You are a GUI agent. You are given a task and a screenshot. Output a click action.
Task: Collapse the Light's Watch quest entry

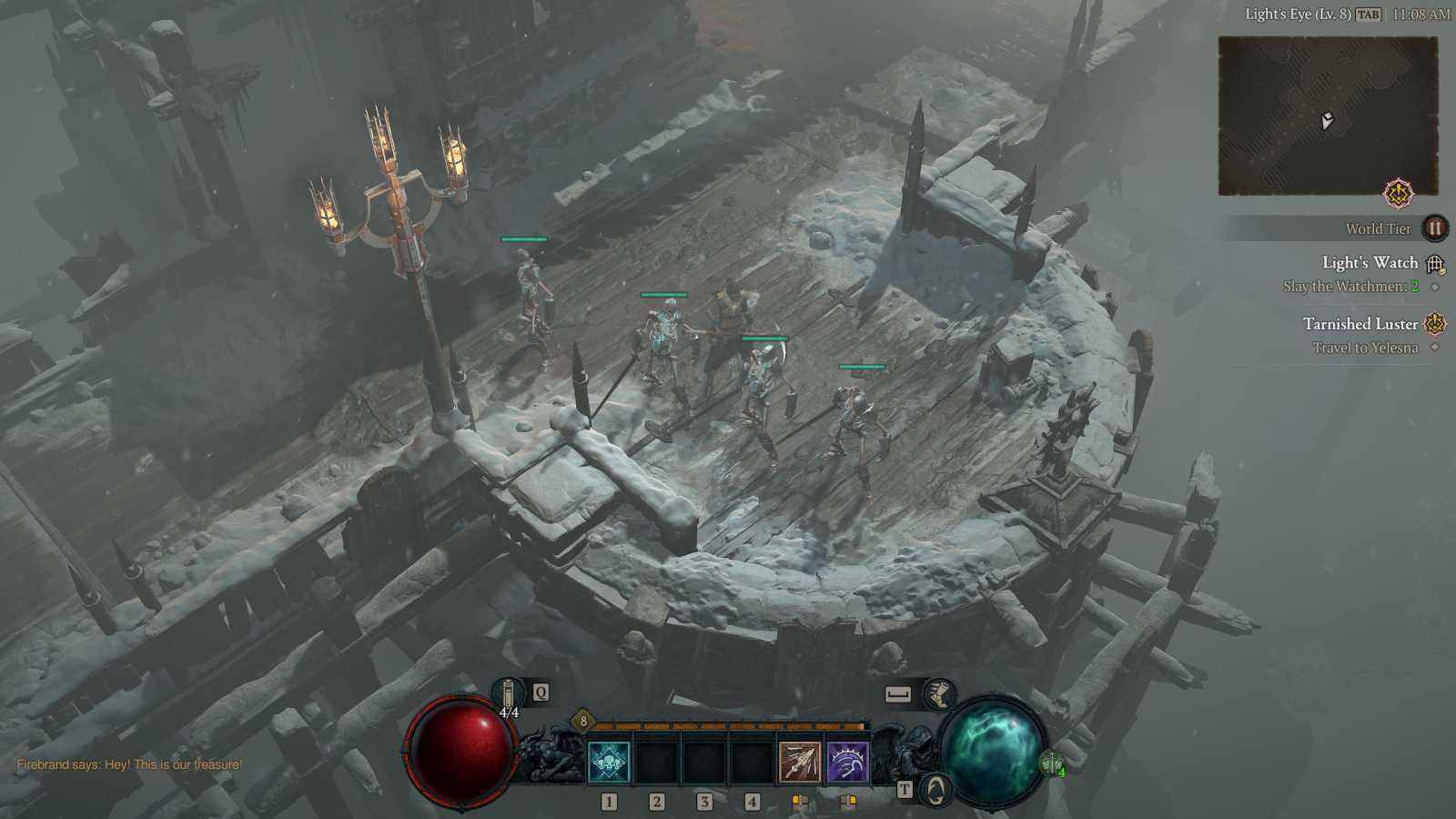tap(1370, 262)
